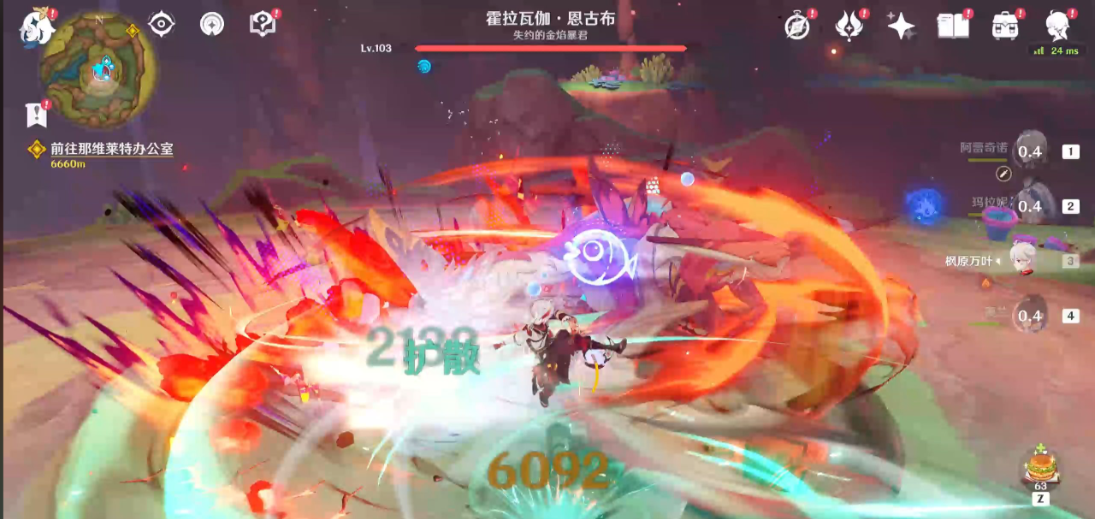This screenshot has width=1095, height=519.
Task: Open the adventurer handbook book icon
Action: click(x=952, y=26)
